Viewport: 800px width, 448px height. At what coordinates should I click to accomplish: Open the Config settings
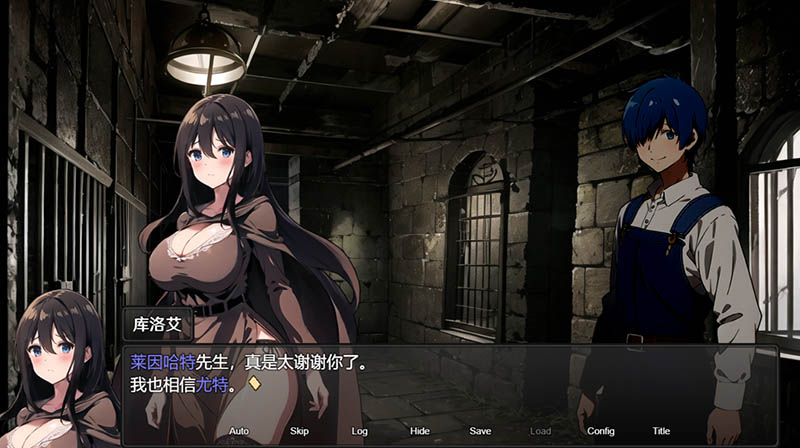point(601,430)
